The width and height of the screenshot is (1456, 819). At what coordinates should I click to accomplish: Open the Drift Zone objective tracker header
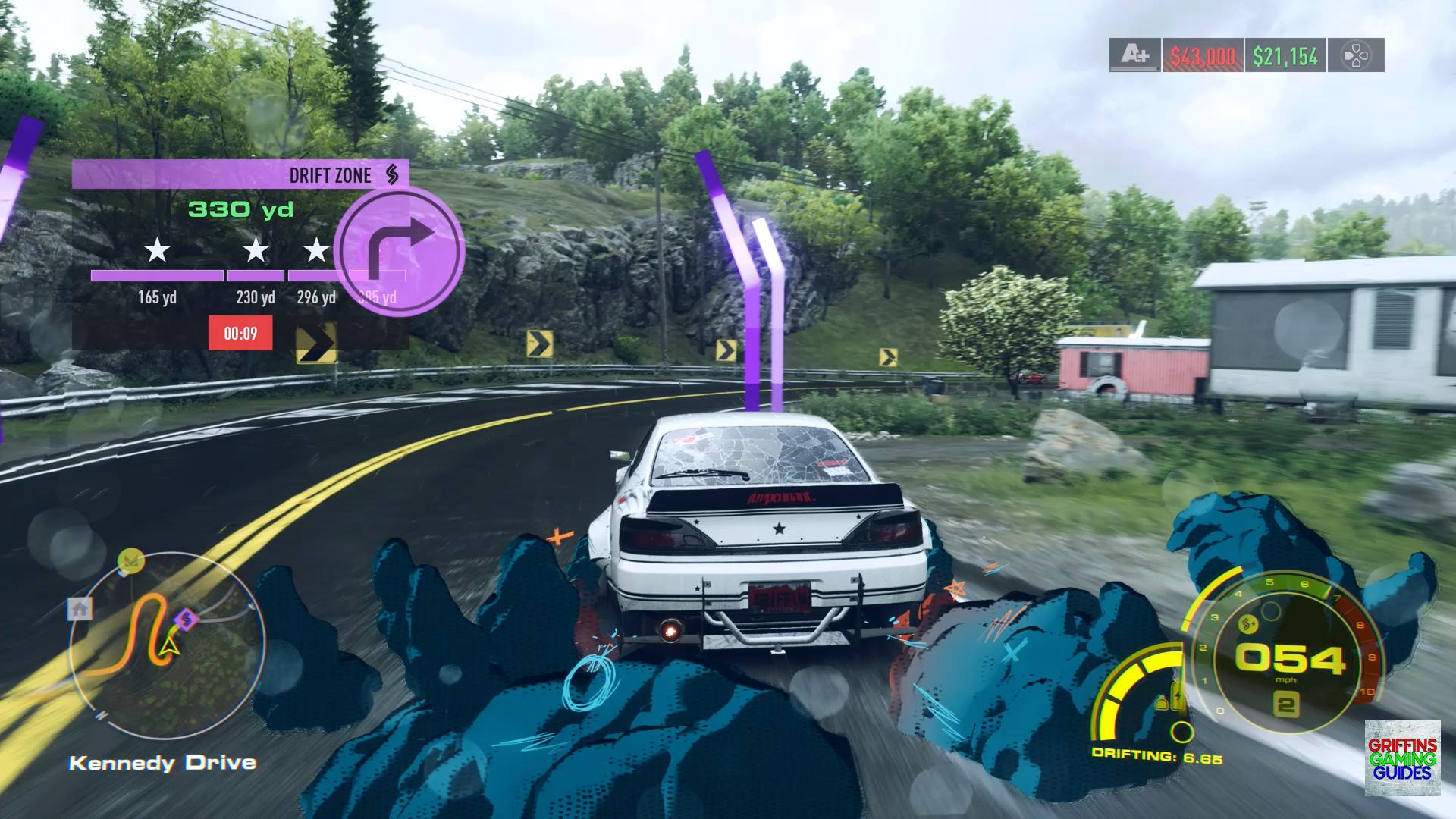click(x=240, y=174)
